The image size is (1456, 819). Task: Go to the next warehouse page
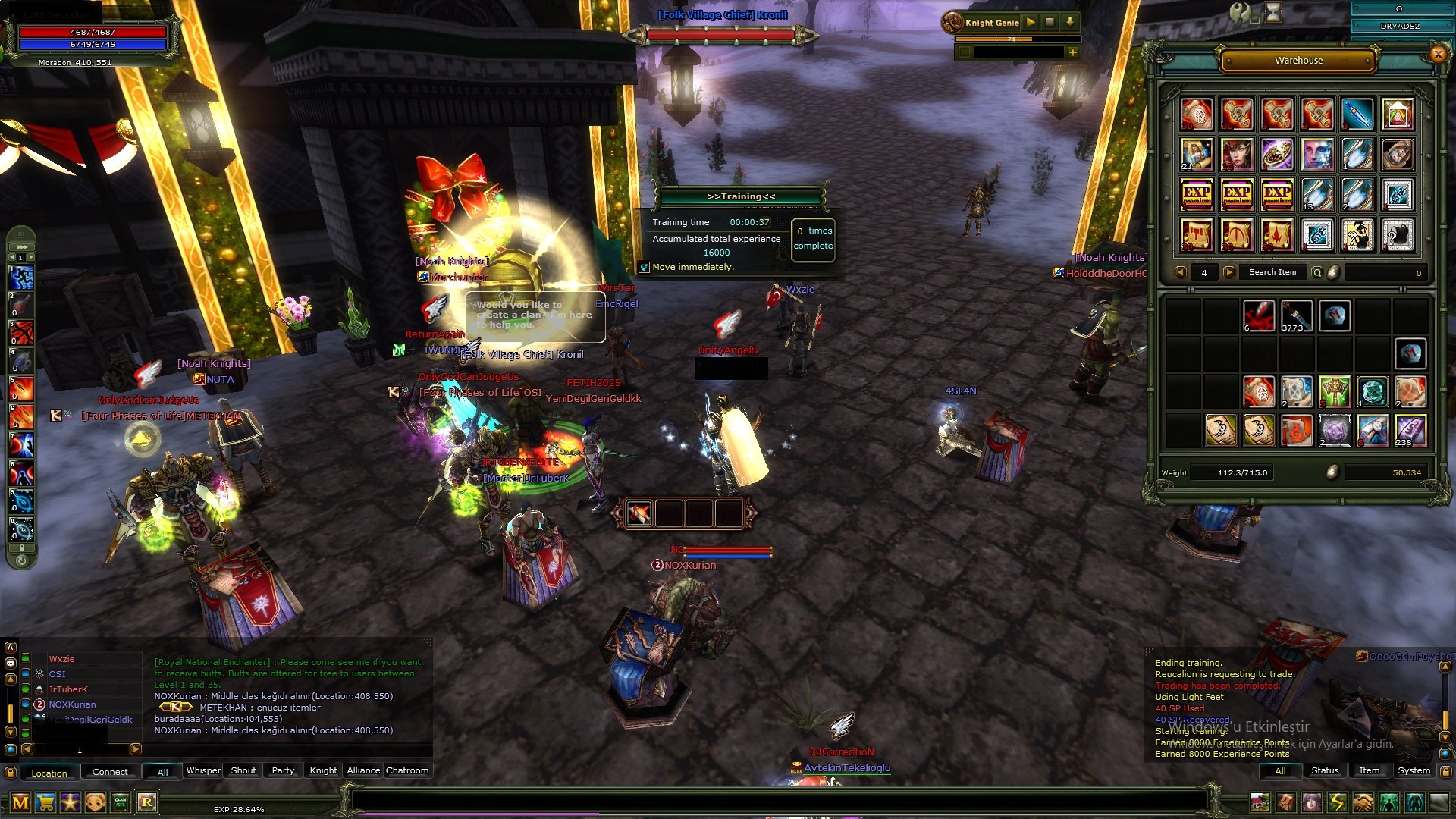point(1229,272)
